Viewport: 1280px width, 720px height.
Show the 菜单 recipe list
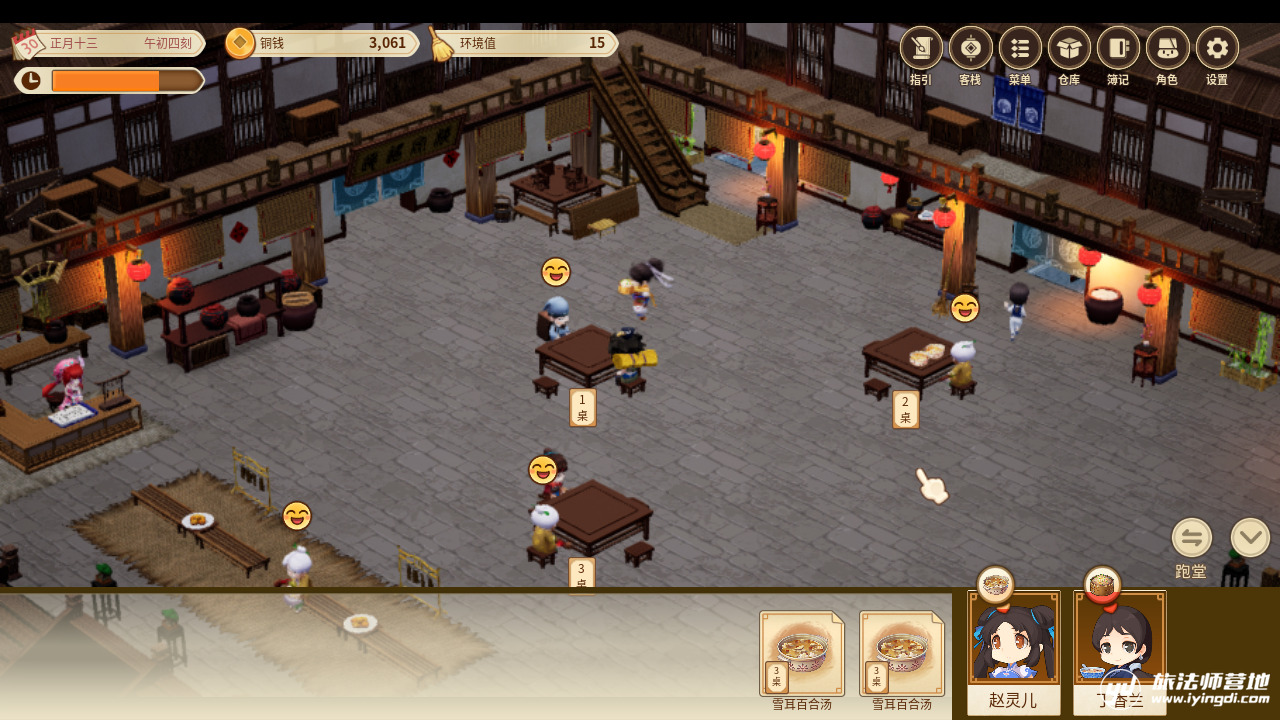tap(1020, 48)
